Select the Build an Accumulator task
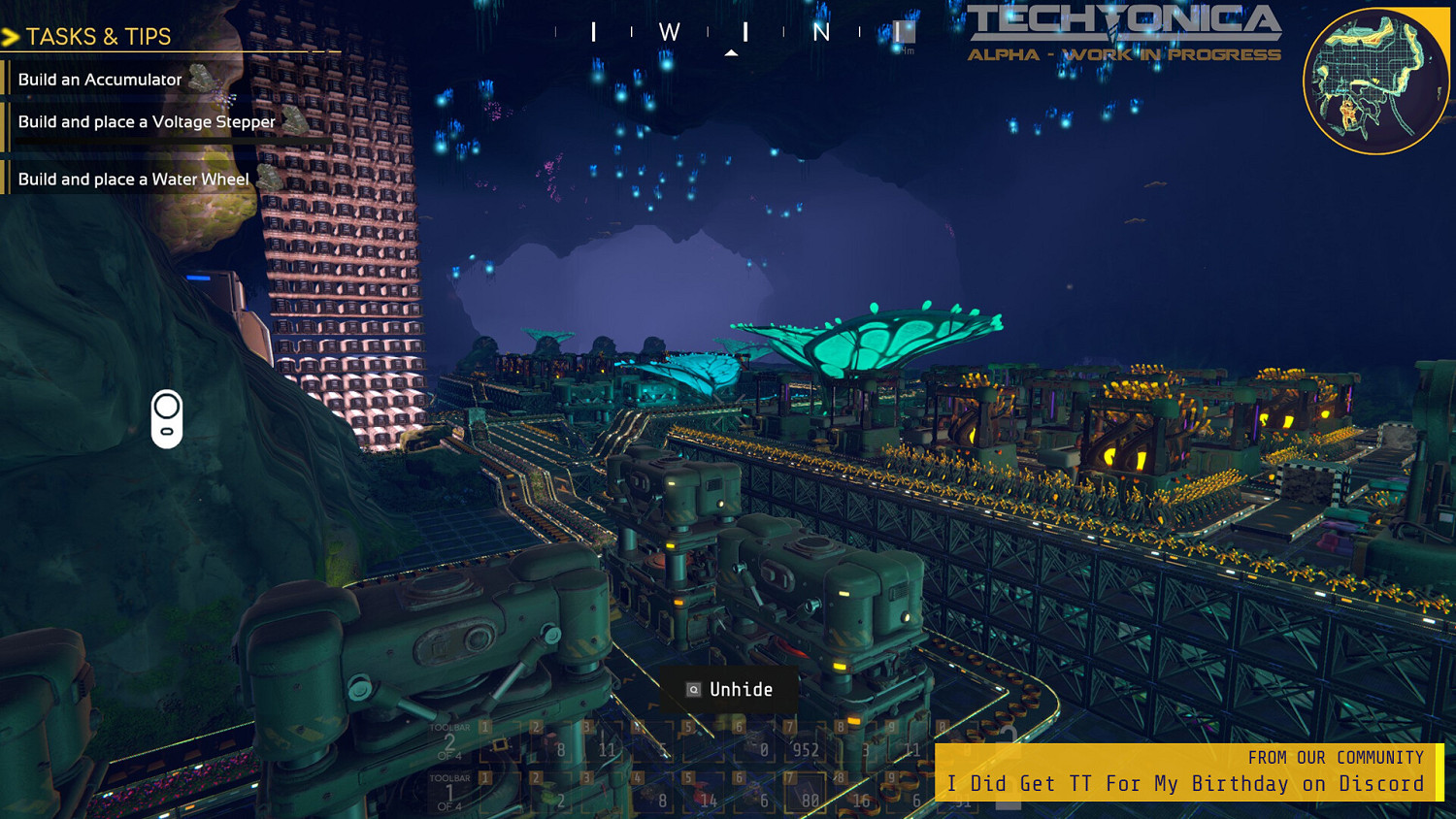 coord(100,80)
